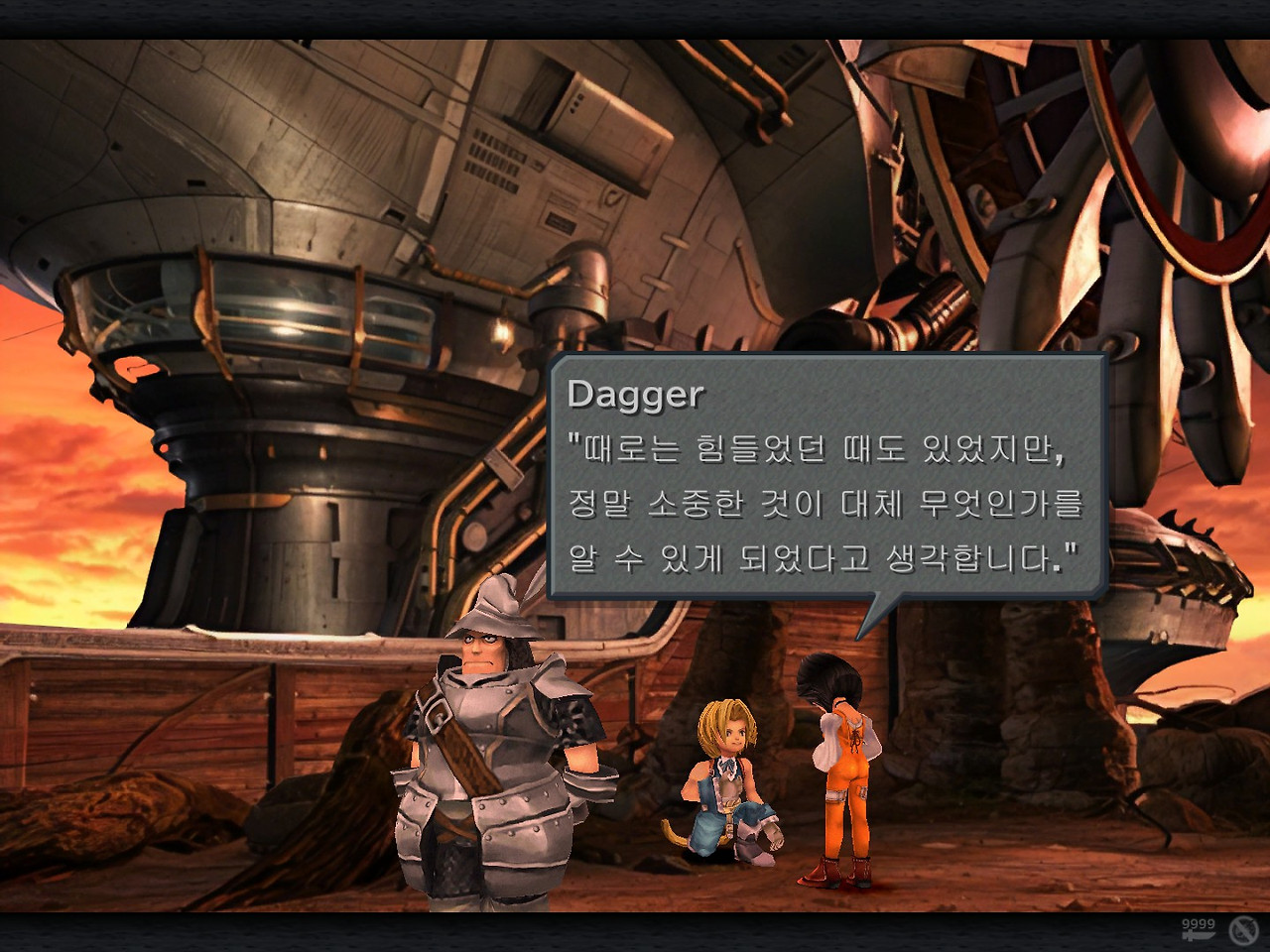
Task: Advance Dagger's dialogue speech bubble
Action: point(826,476)
